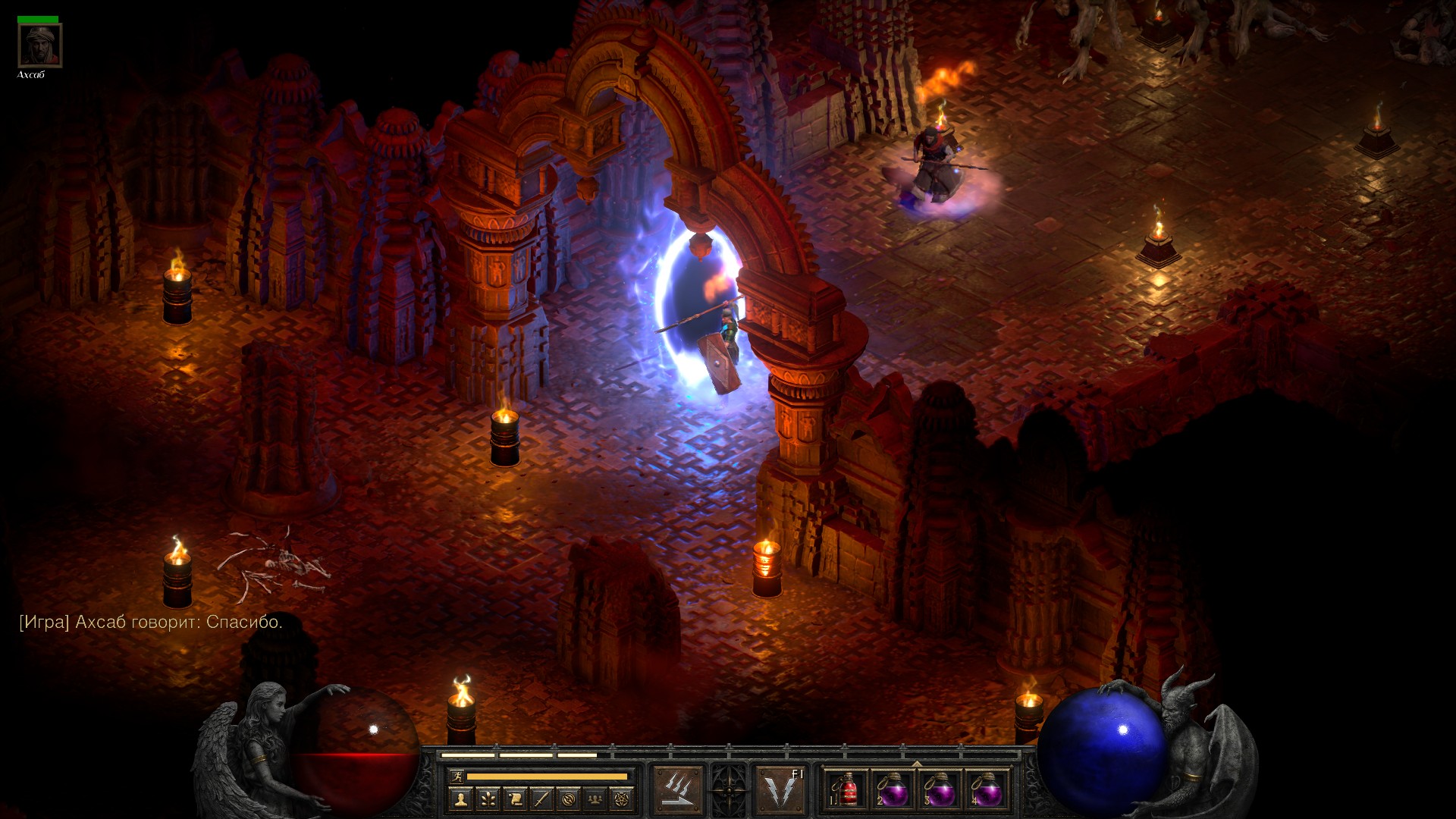Open the game menu pentagram icon
The image size is (1456, 819).
pyautogui.click(x=623, y=799)
